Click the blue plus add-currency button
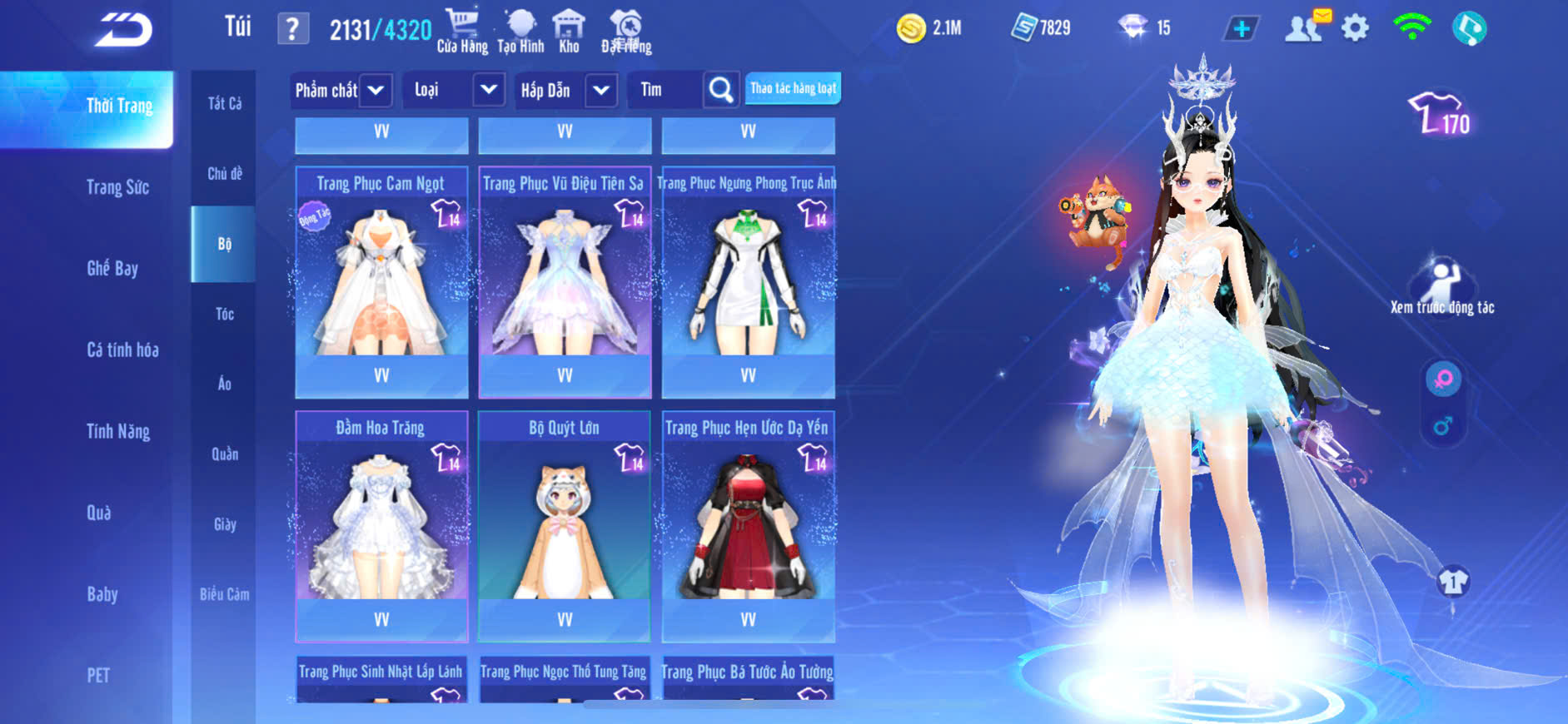 [1241, 29]
